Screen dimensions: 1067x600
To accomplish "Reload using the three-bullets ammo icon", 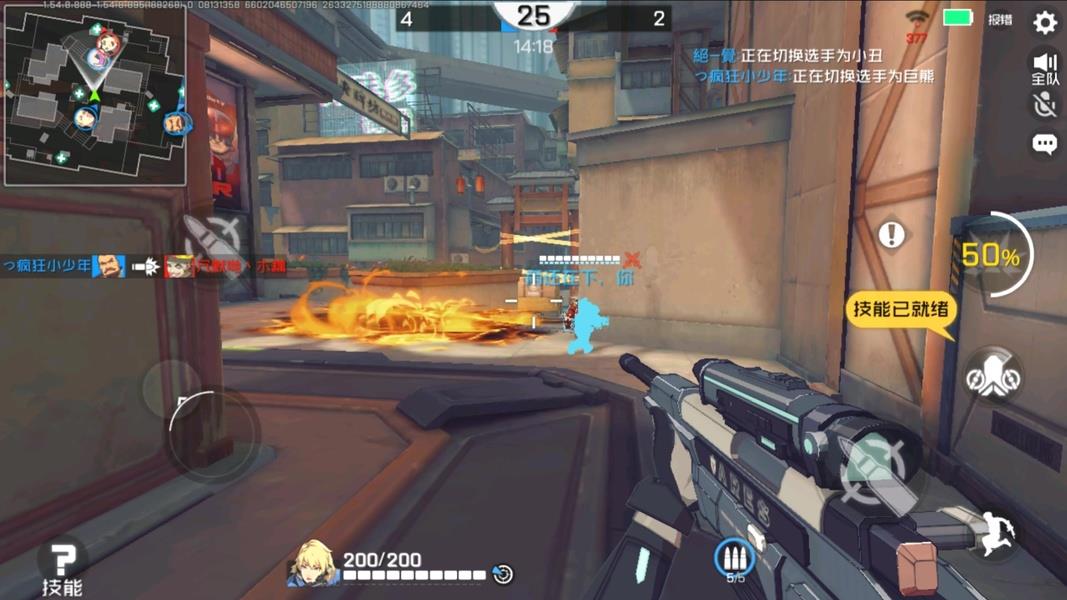I will point(735,560).
